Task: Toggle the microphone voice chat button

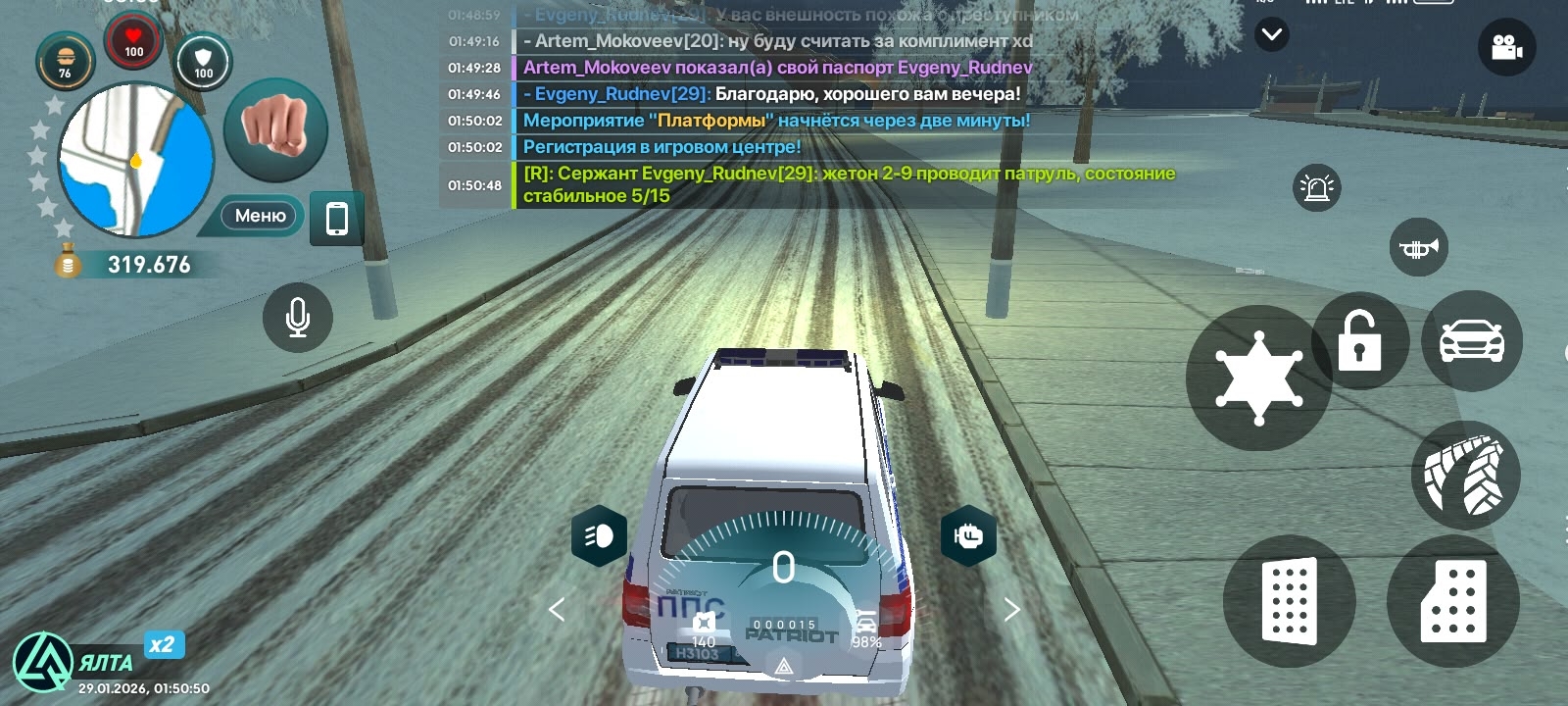Action: (298, 317)
